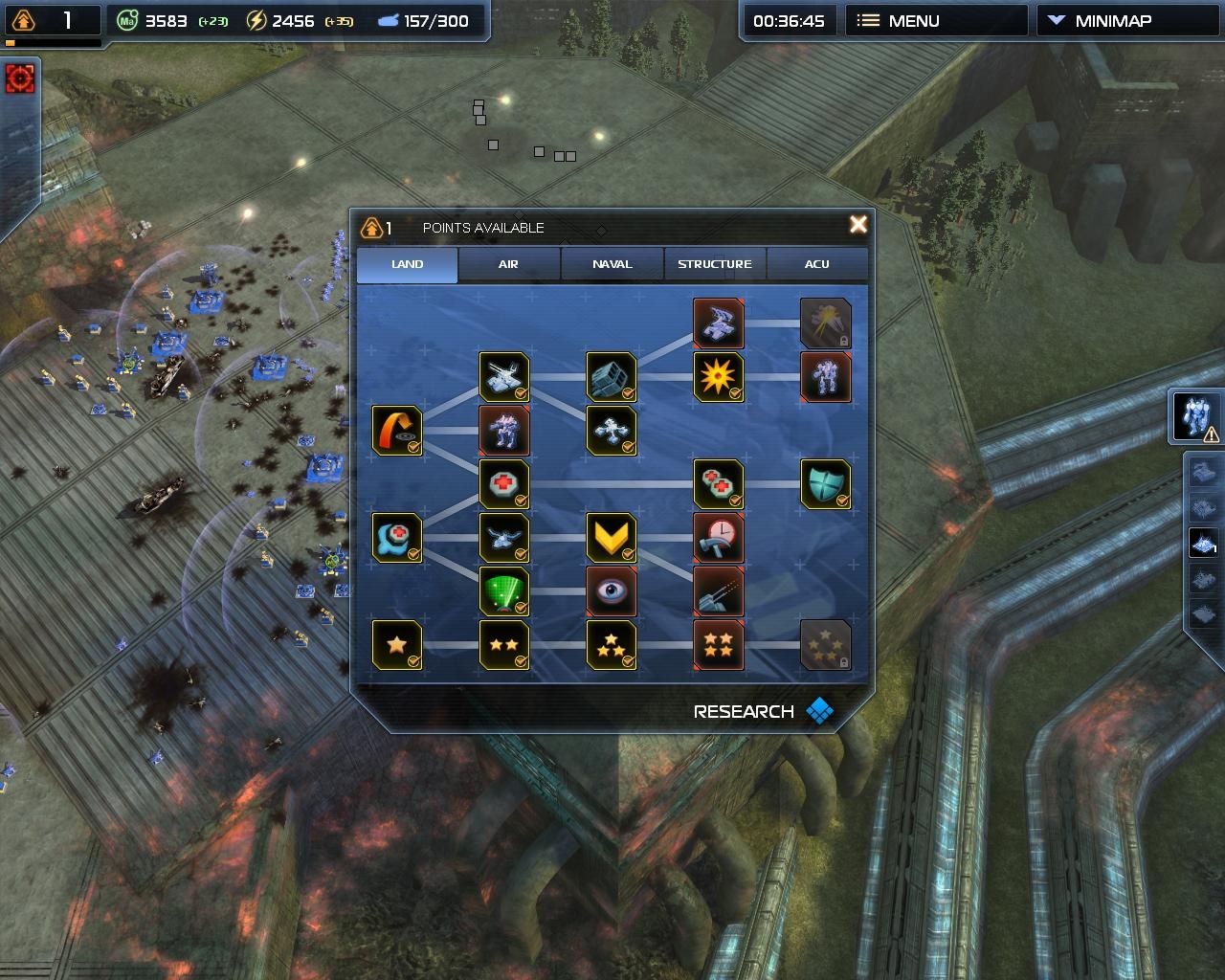Select the idle mech unit alert icon
Viewport: 1225px width, 980px height.
point(1196,417)
